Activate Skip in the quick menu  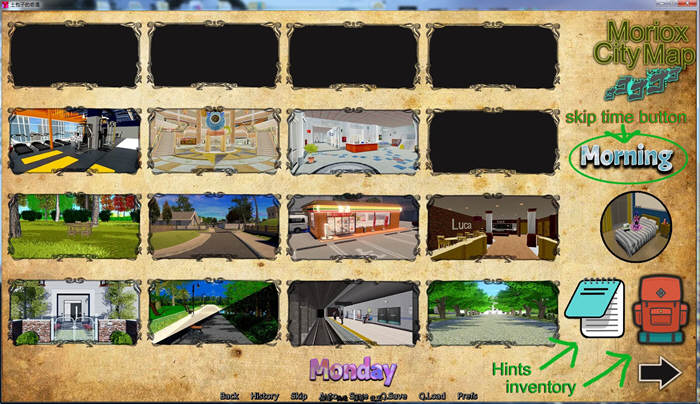(298, 396)
